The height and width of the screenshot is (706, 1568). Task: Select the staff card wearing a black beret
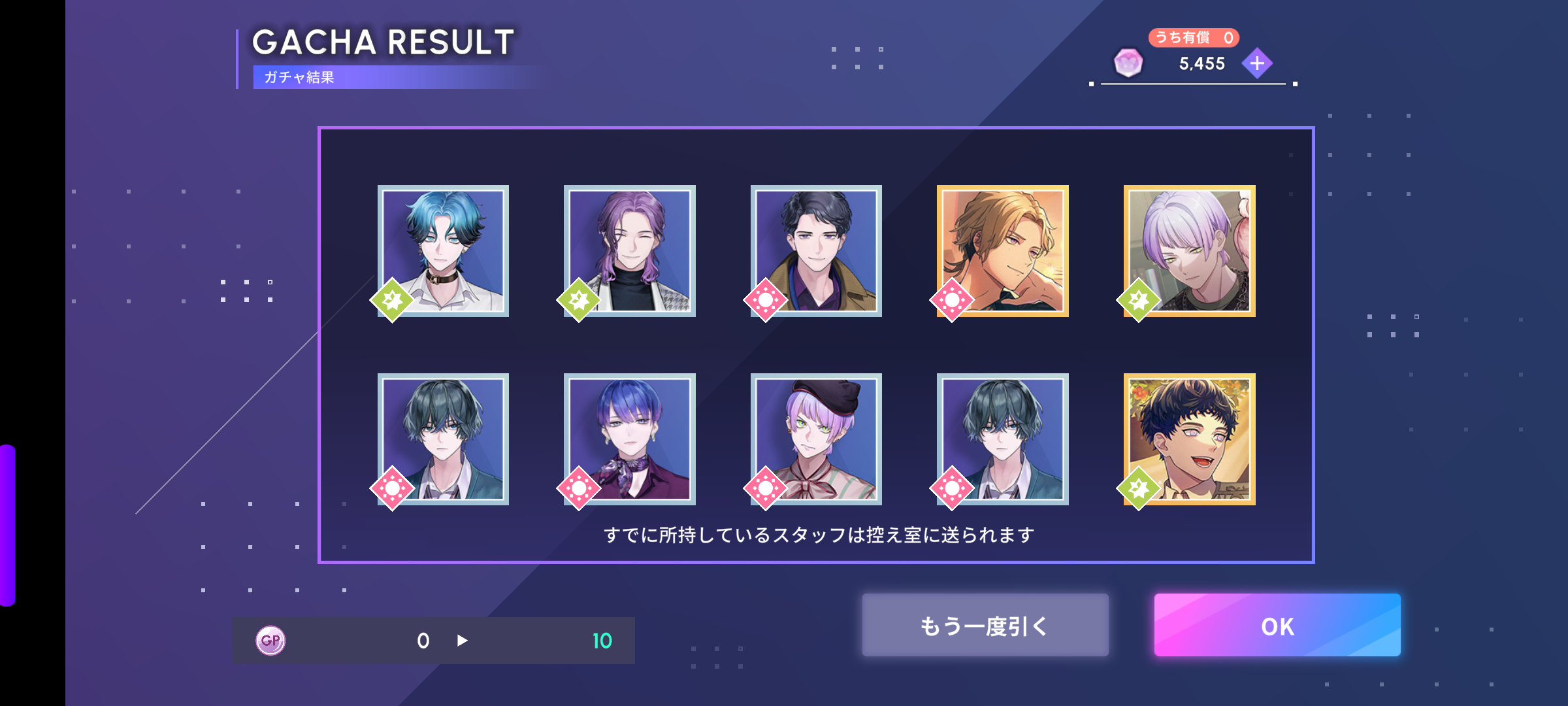816,439
